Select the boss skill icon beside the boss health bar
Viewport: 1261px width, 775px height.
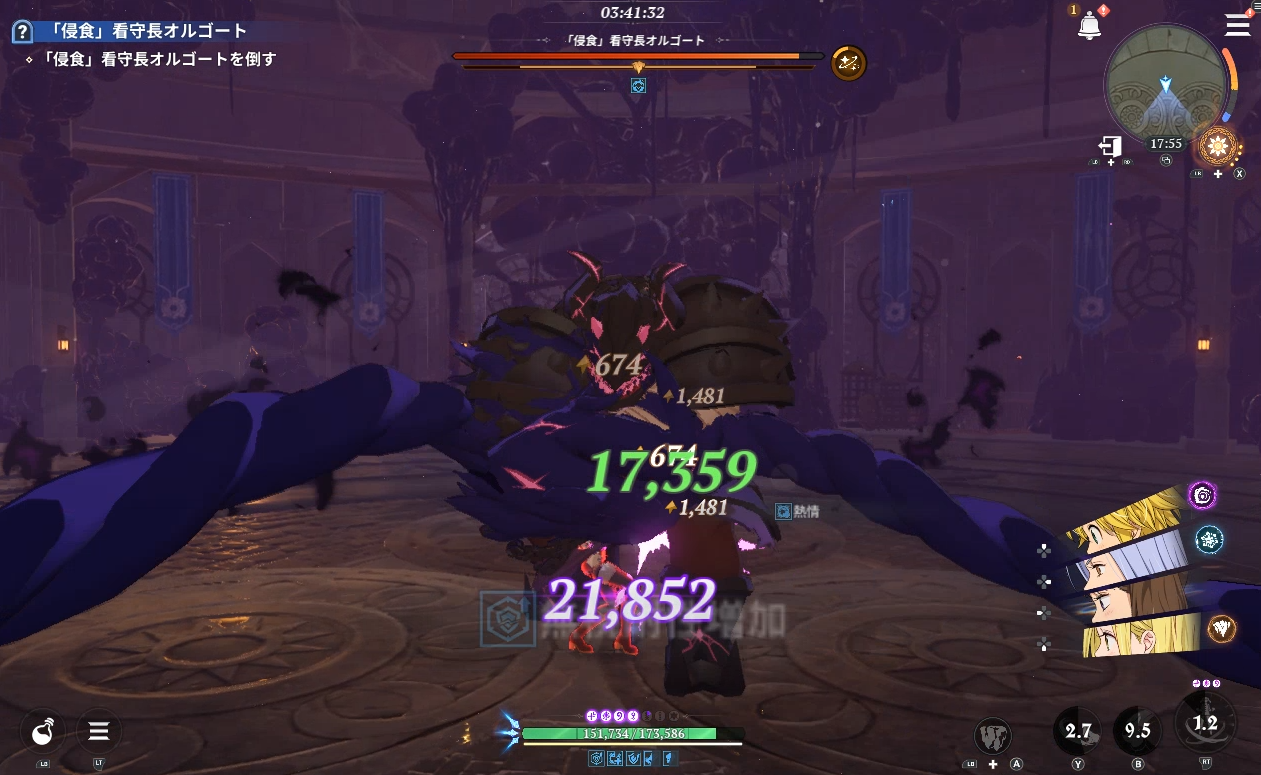848,63
